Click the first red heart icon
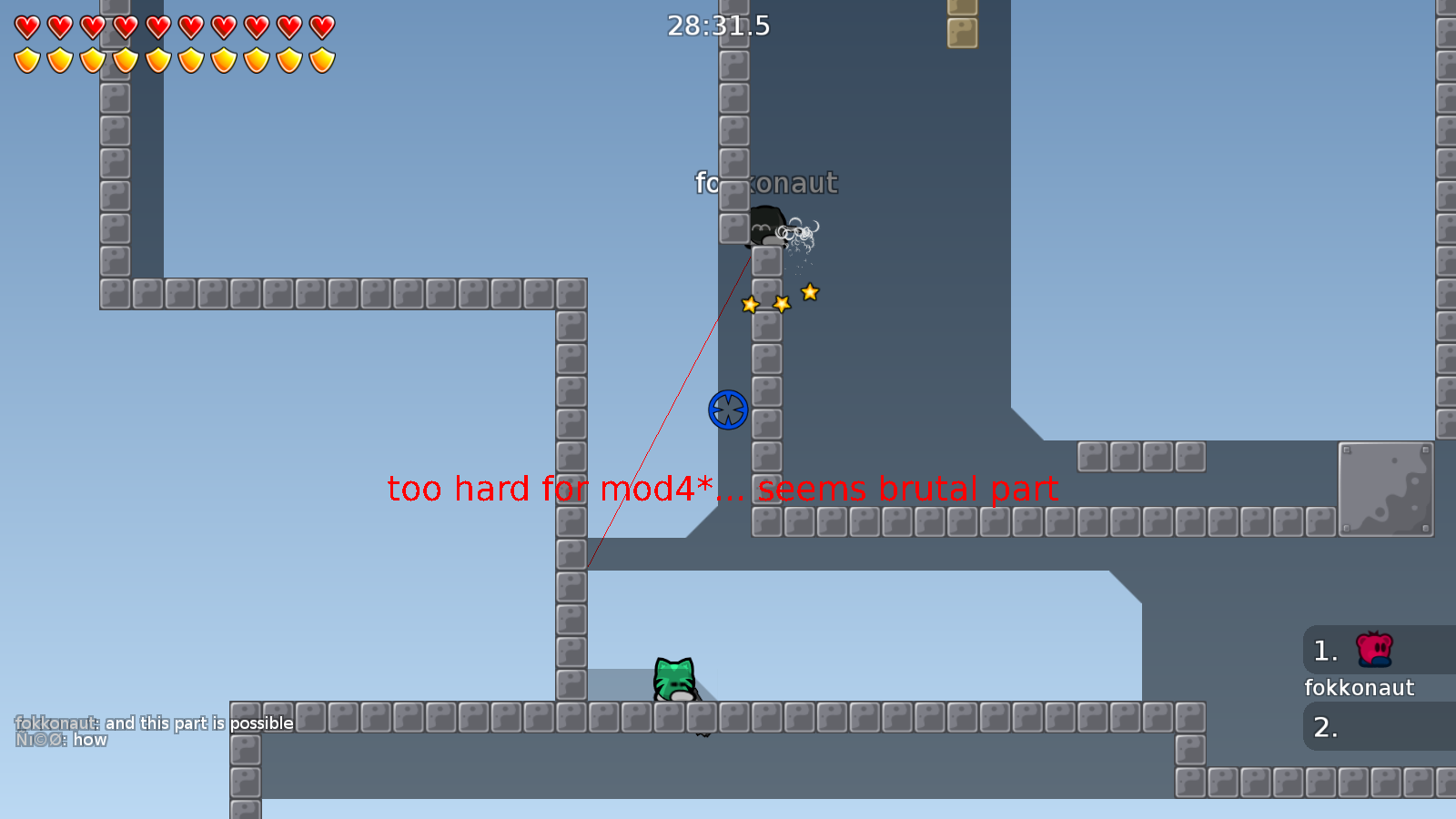The height and width of the screenshot is (819, 1456). [25, 27]
